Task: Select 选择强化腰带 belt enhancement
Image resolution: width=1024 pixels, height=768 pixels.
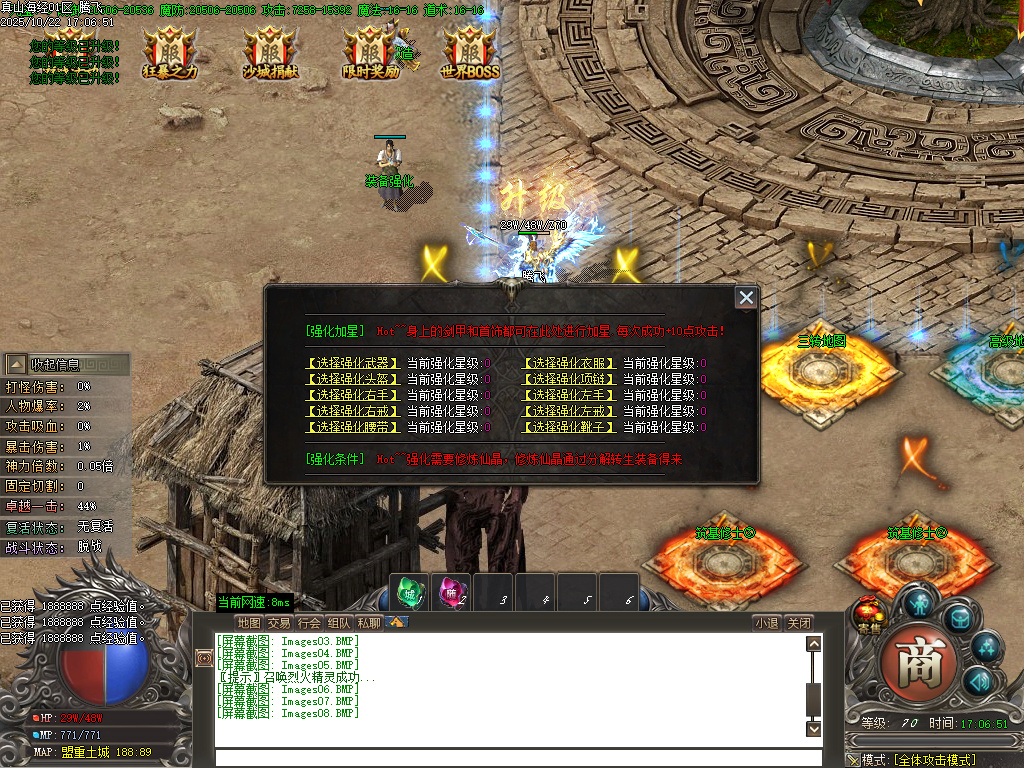Action: (353, 427)
